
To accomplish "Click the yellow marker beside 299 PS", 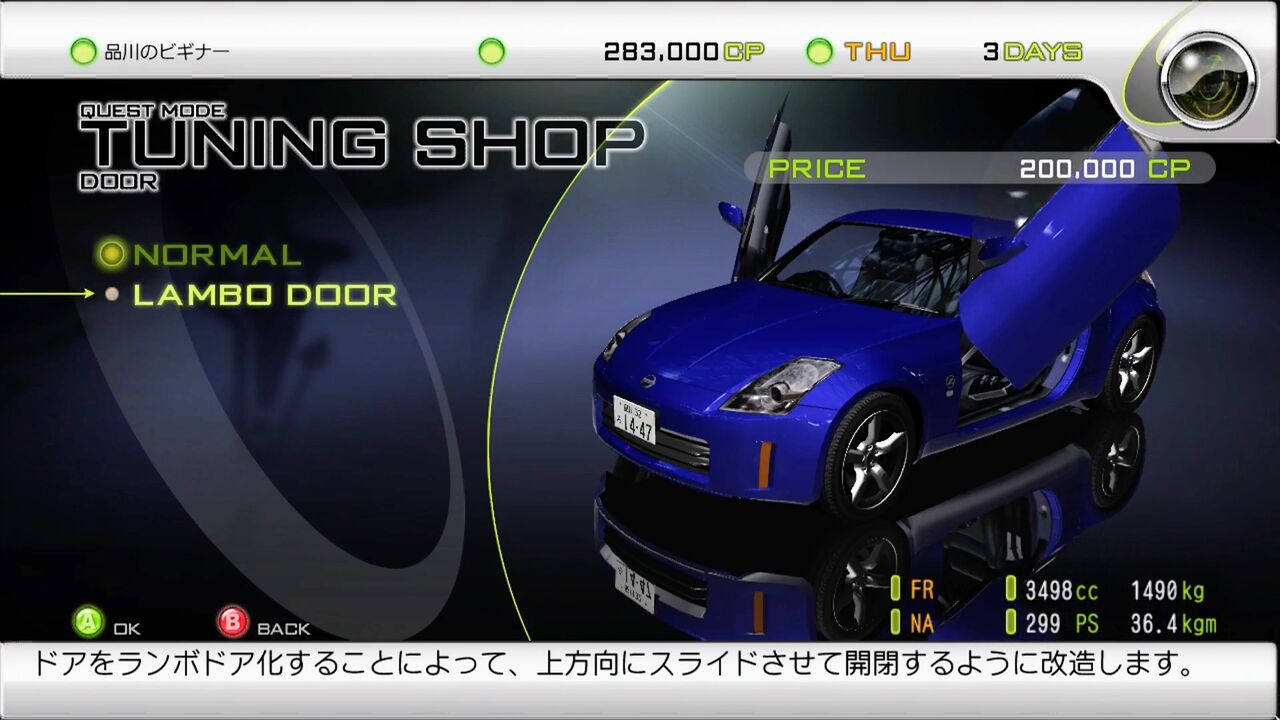I will (x=1010, y=620).
